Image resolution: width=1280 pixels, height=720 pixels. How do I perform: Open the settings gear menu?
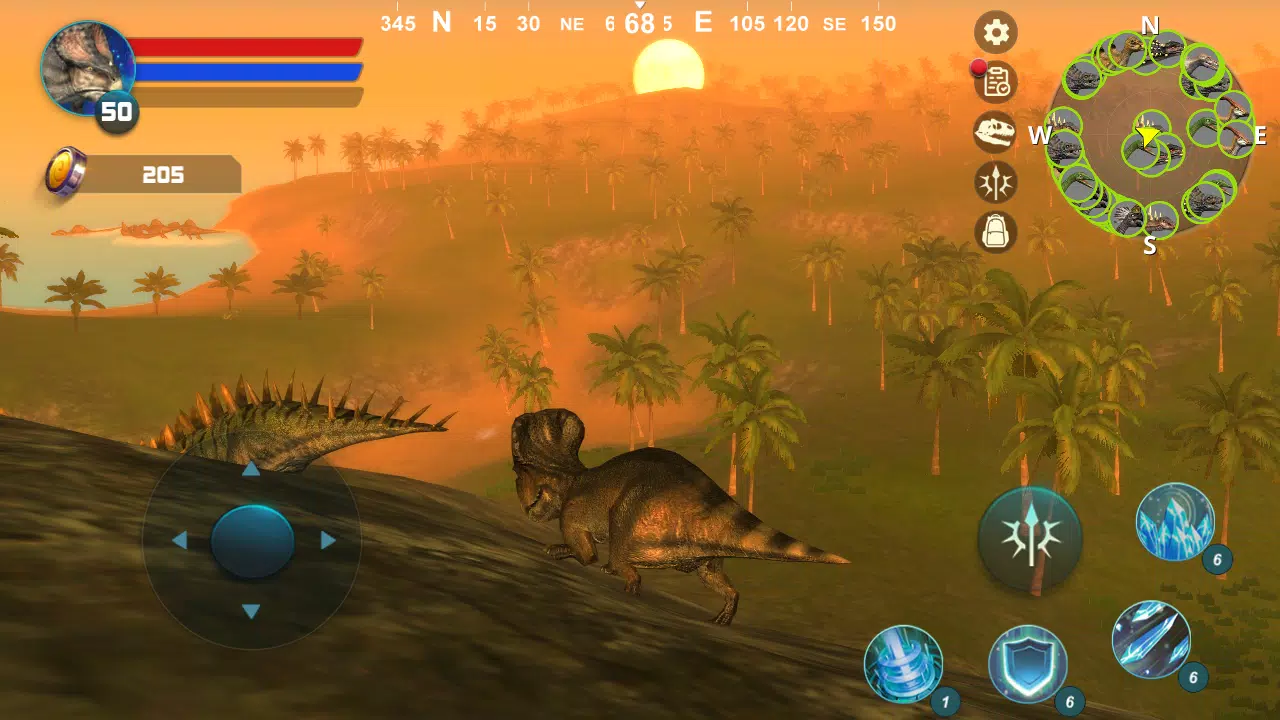(x=995, y=33)
